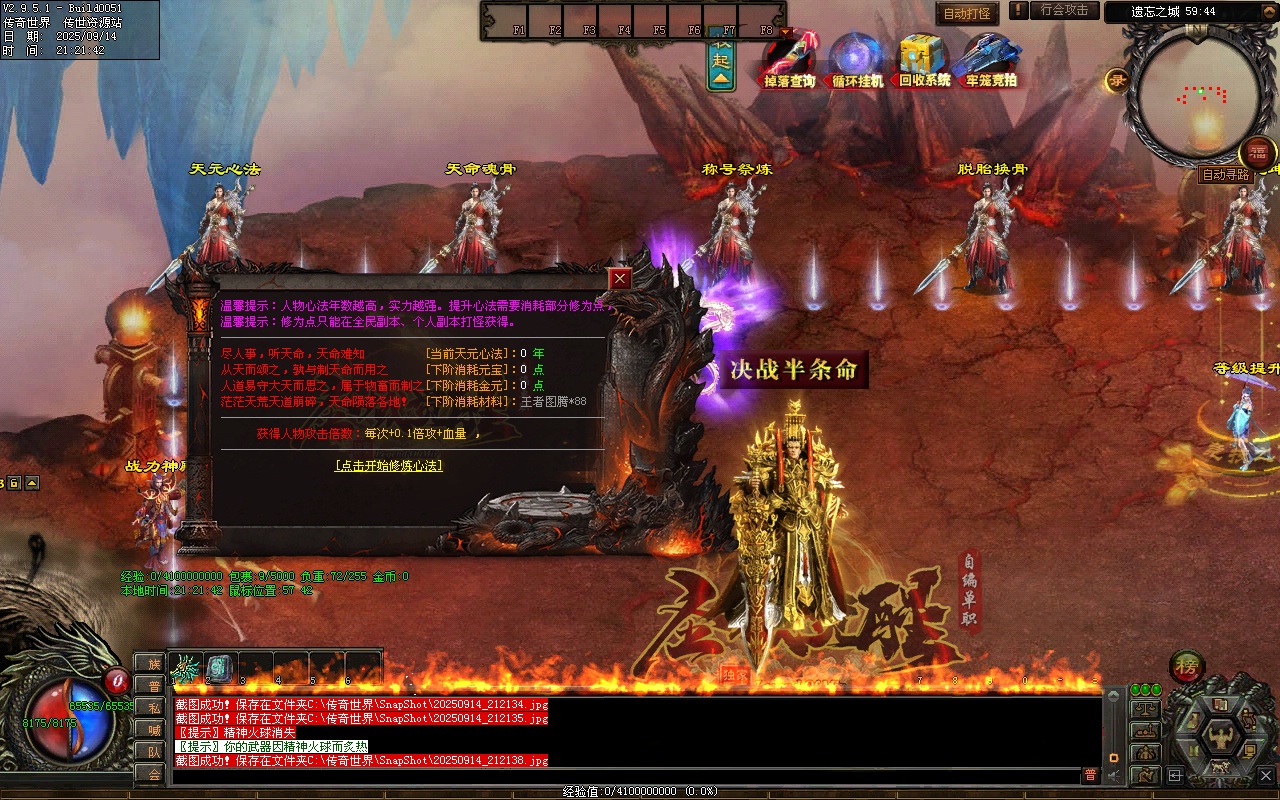
Task: Switch chat to the 族 channel
Action: [152, 664]
